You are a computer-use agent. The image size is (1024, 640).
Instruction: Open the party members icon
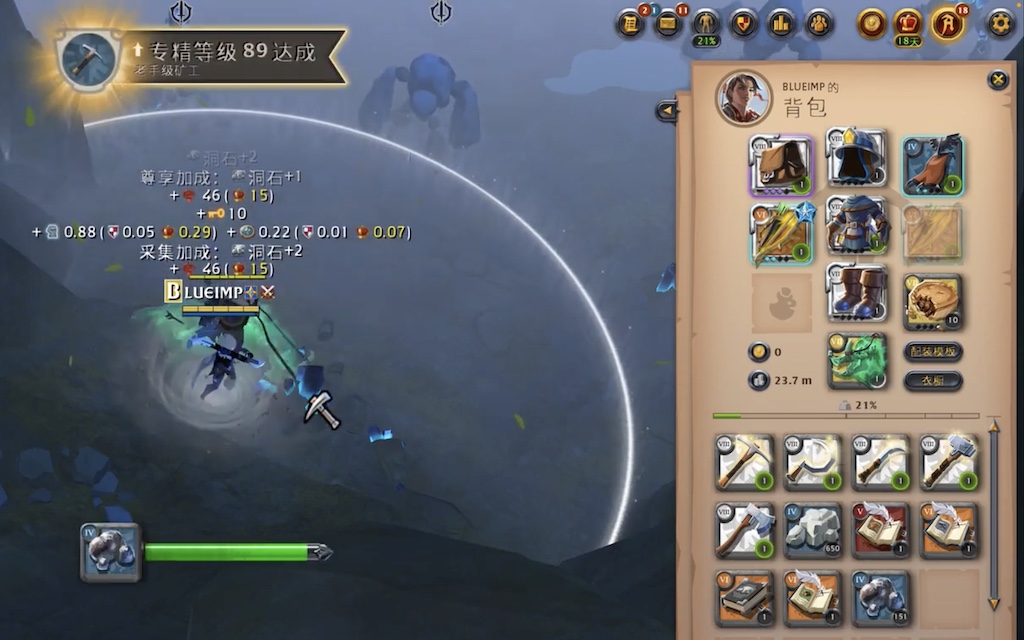pos(819,23)
